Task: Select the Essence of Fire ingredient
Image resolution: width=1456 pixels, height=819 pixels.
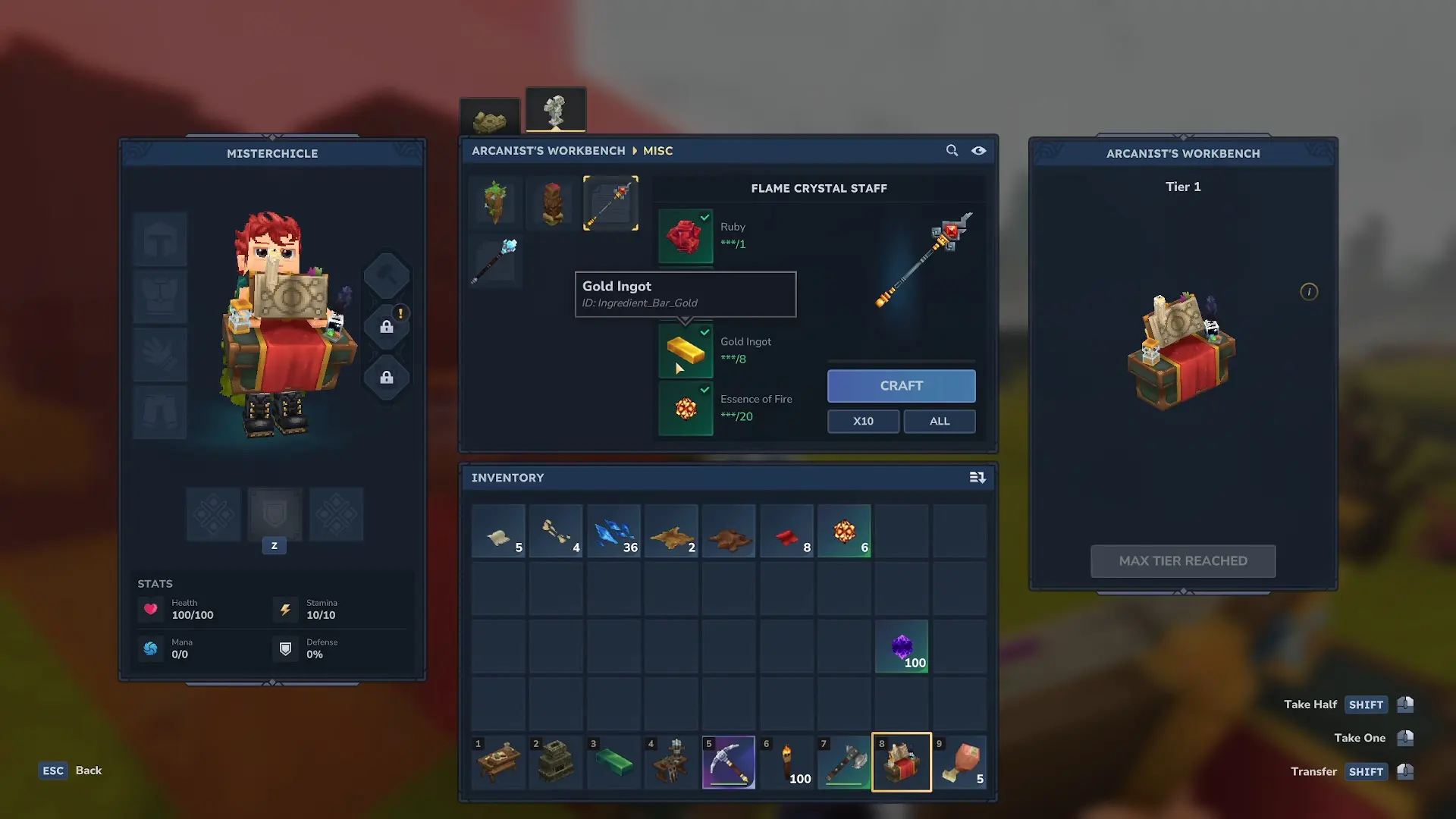Action: 686,408
